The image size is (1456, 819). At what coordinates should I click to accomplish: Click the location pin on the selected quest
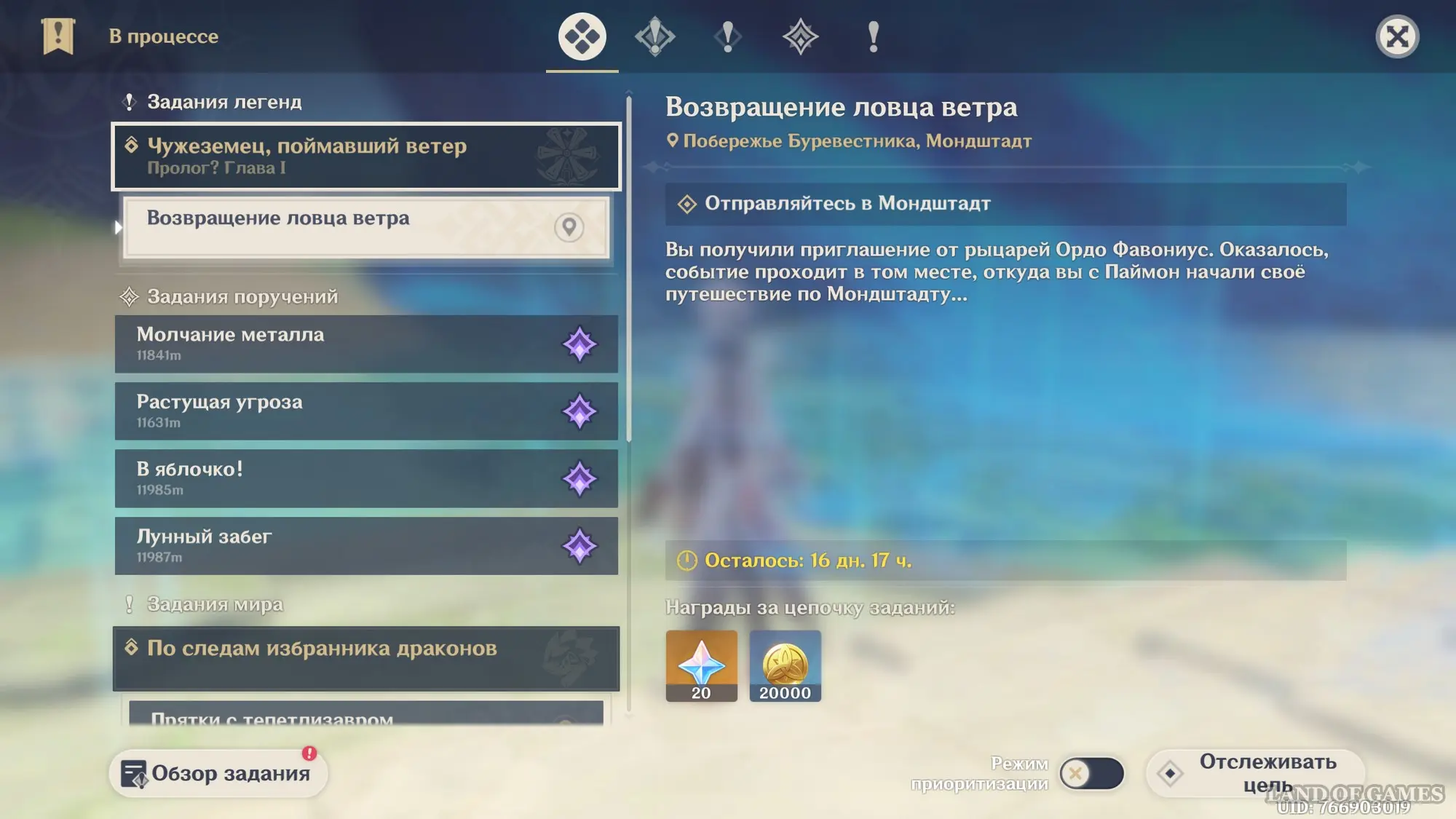coord(569,227)
